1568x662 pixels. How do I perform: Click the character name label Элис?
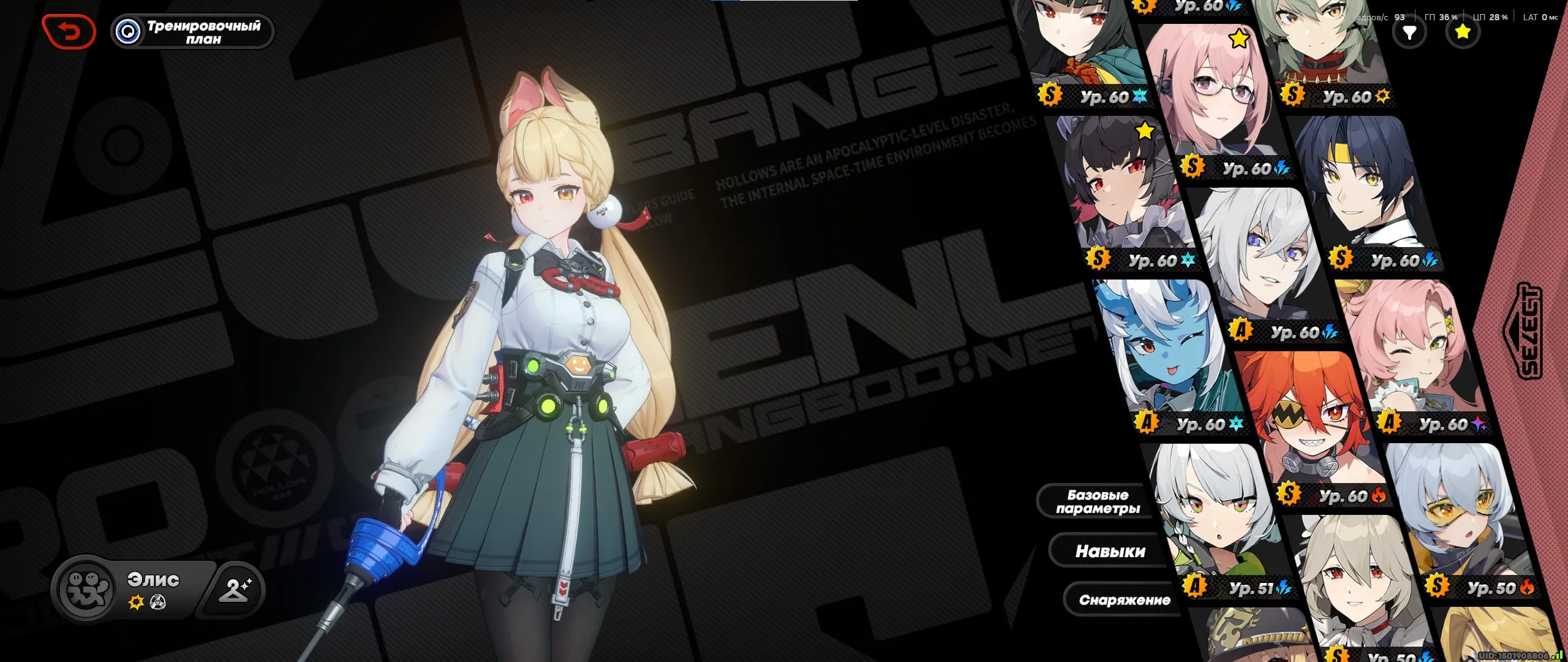pos(153,579)
